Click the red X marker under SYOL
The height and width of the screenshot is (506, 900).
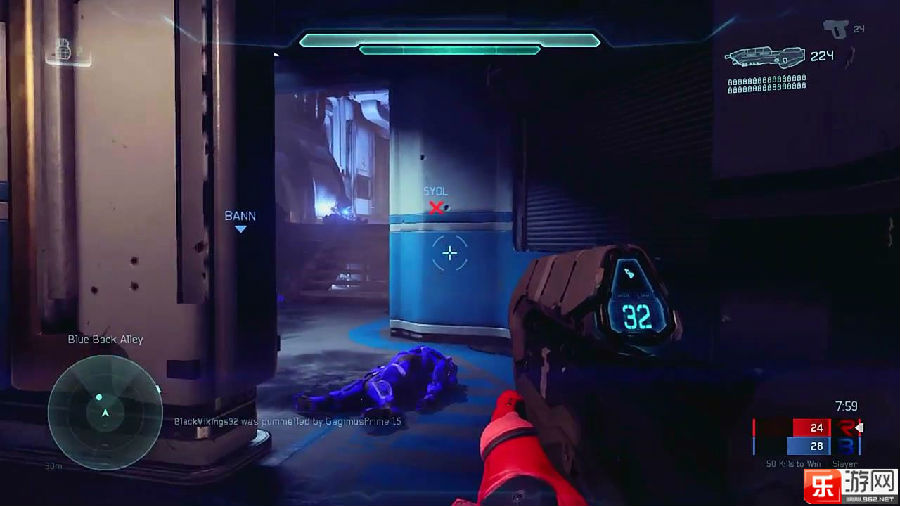point(436,207)
